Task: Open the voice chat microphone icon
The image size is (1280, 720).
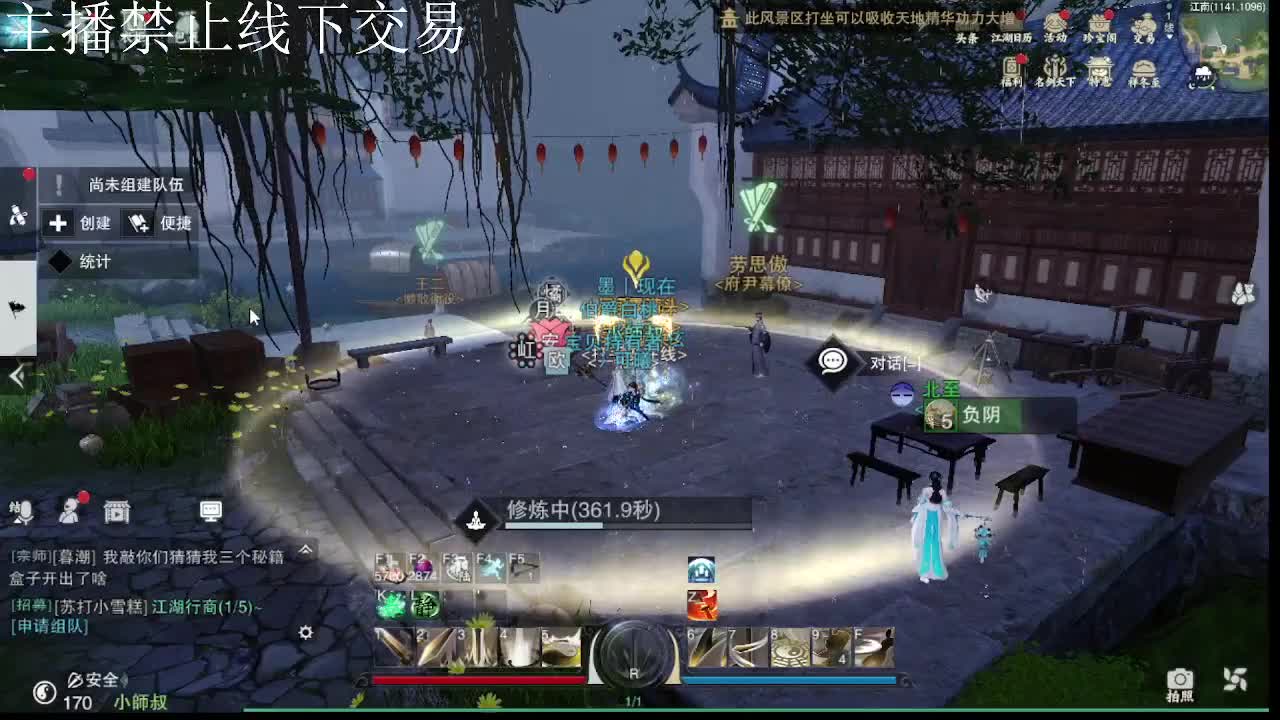Action: coord(25,512)
